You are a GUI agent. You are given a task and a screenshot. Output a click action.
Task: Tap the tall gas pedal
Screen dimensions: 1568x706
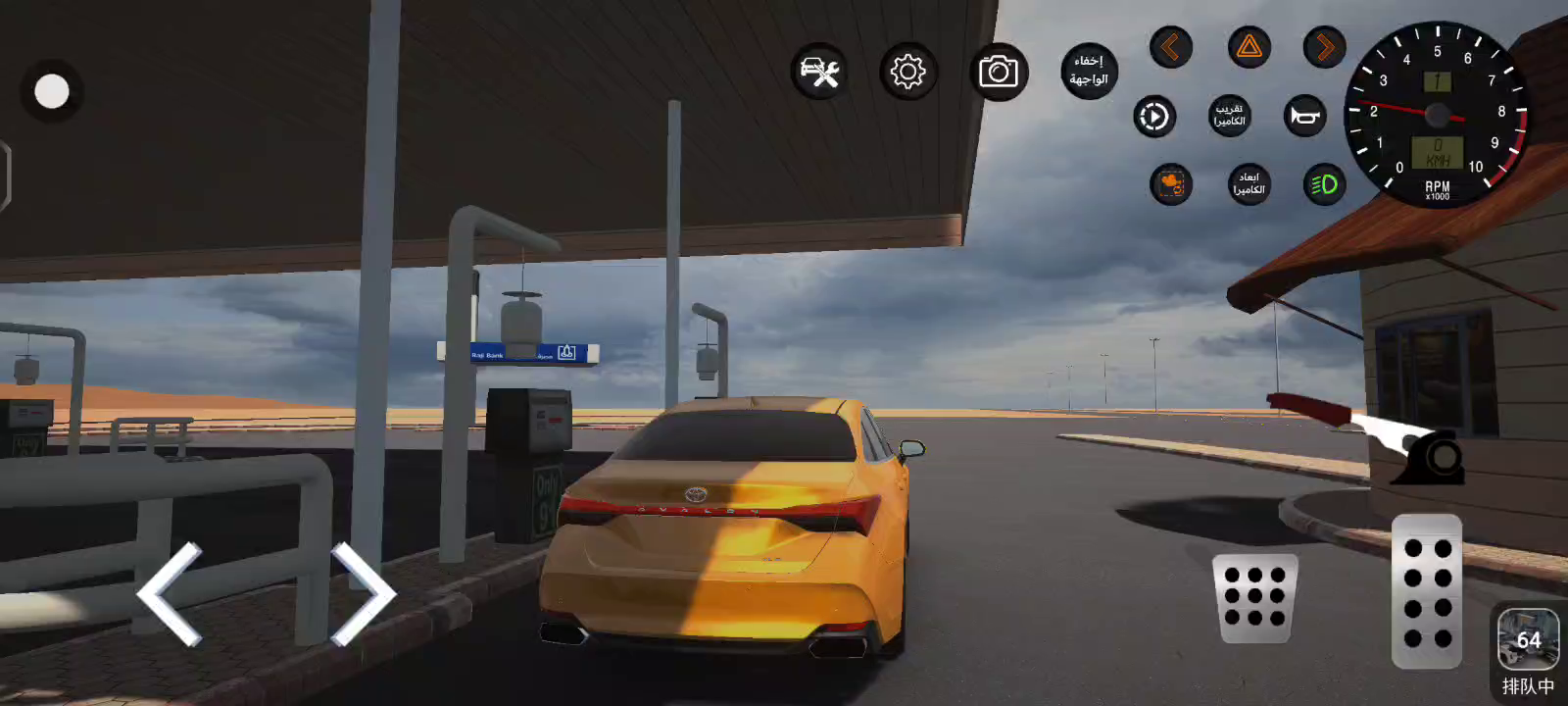tap(1427, 591)
